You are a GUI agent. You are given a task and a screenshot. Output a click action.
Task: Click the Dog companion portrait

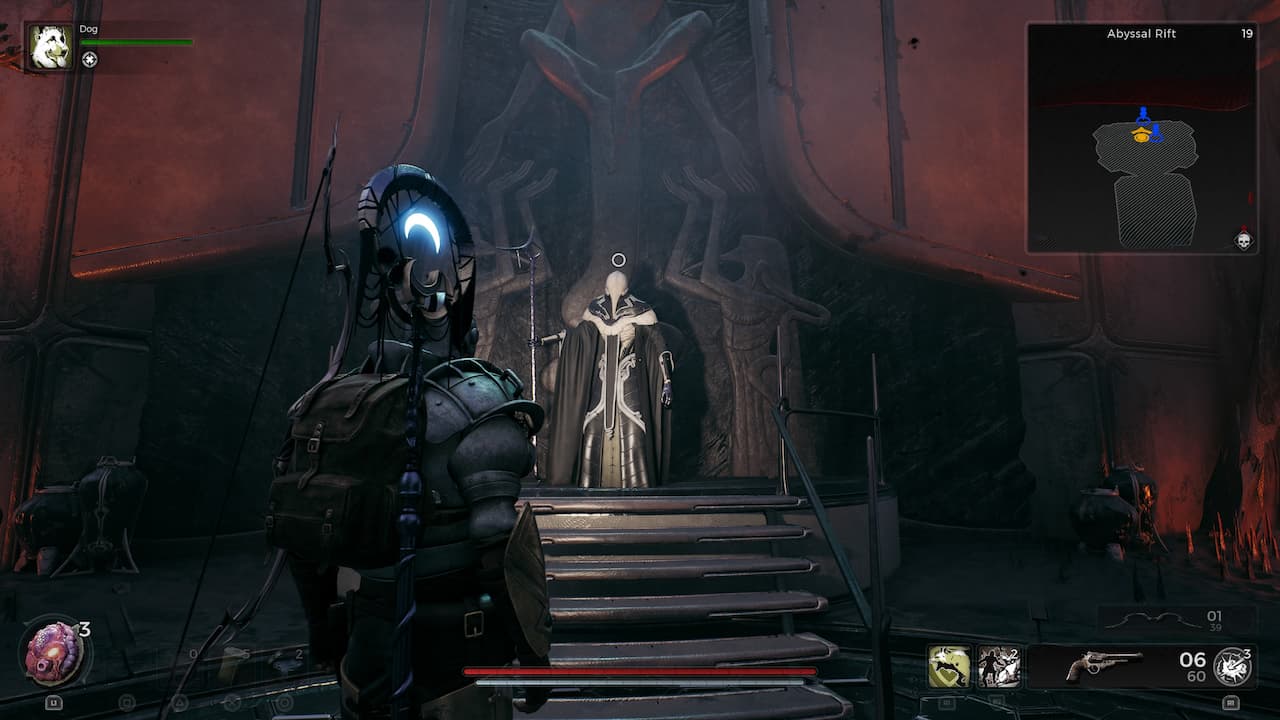[49, 47]
